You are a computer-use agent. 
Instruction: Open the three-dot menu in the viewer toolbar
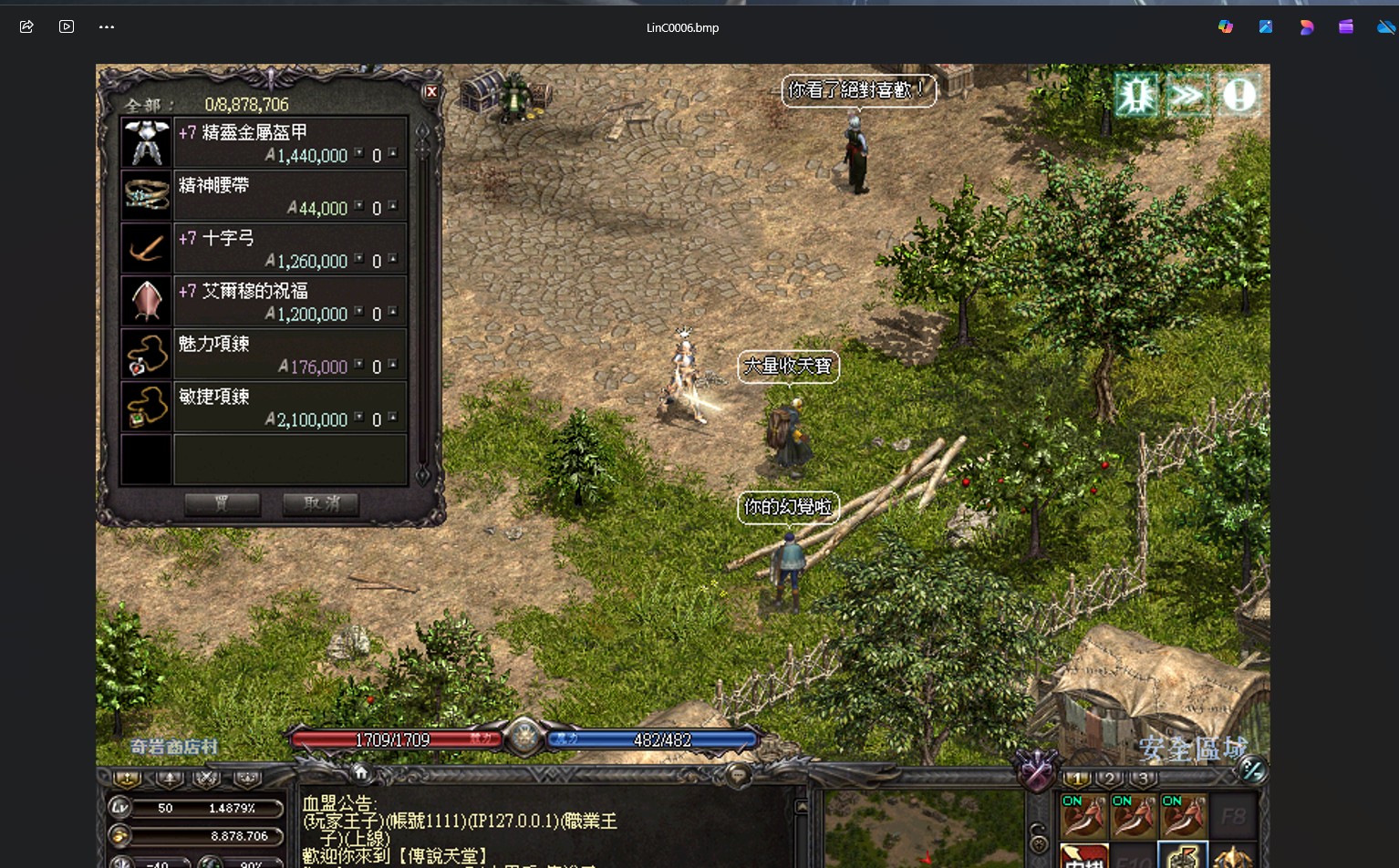tap(107, 27)
